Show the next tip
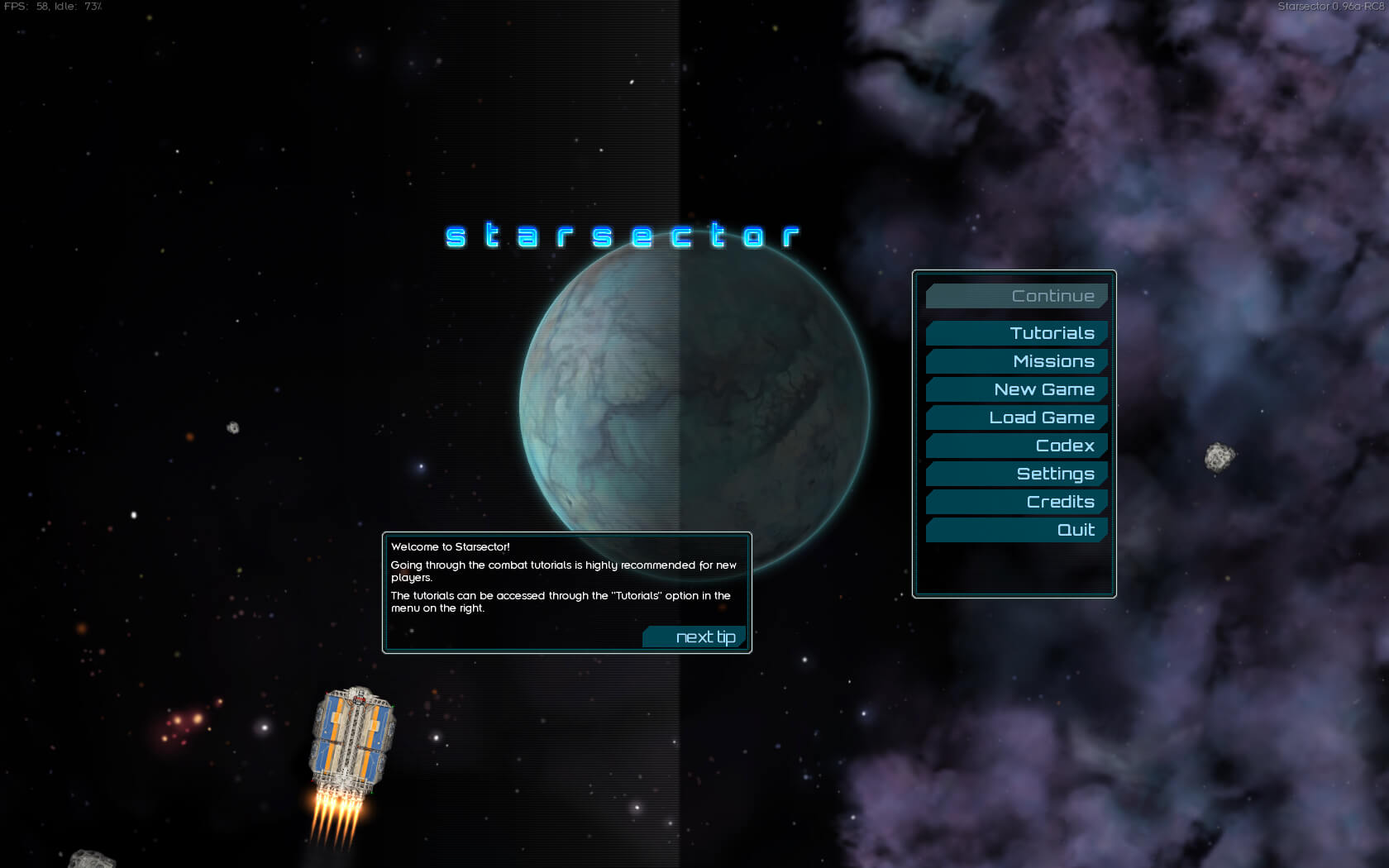The height and width of the screenshot is (868, 1389). coord(695,637)
